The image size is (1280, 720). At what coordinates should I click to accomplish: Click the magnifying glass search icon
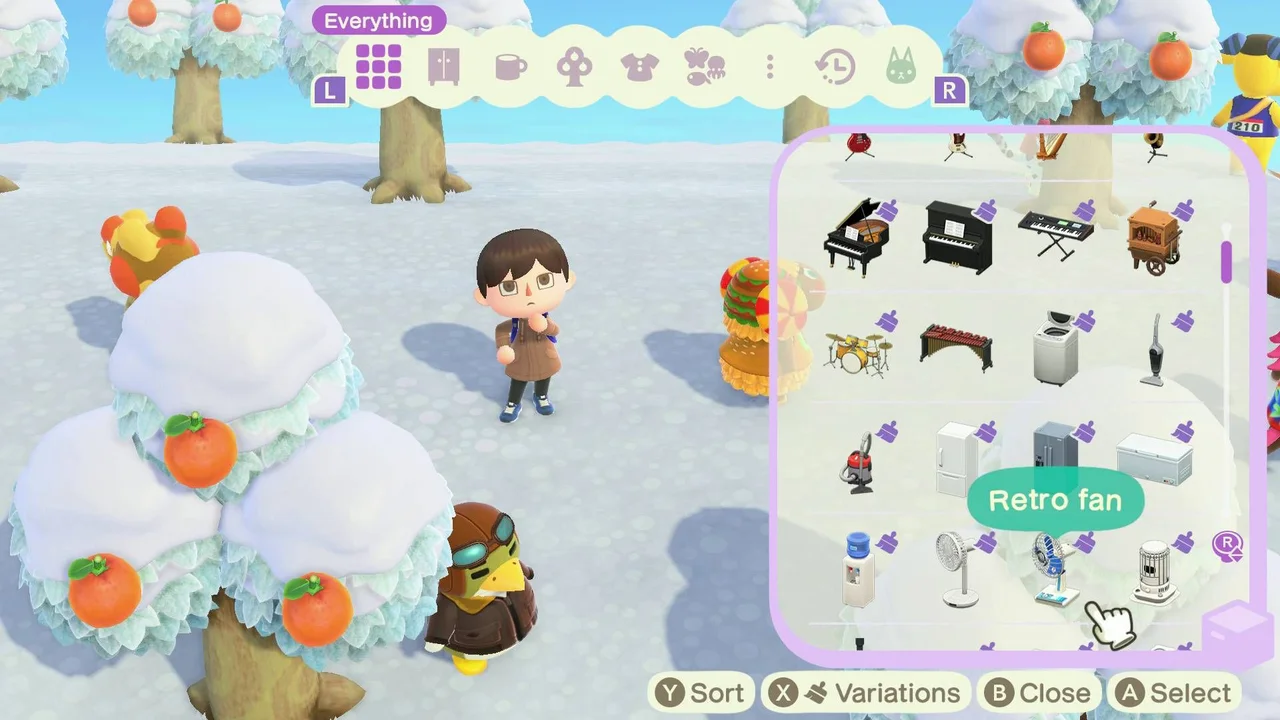[x=1228, y=546]
